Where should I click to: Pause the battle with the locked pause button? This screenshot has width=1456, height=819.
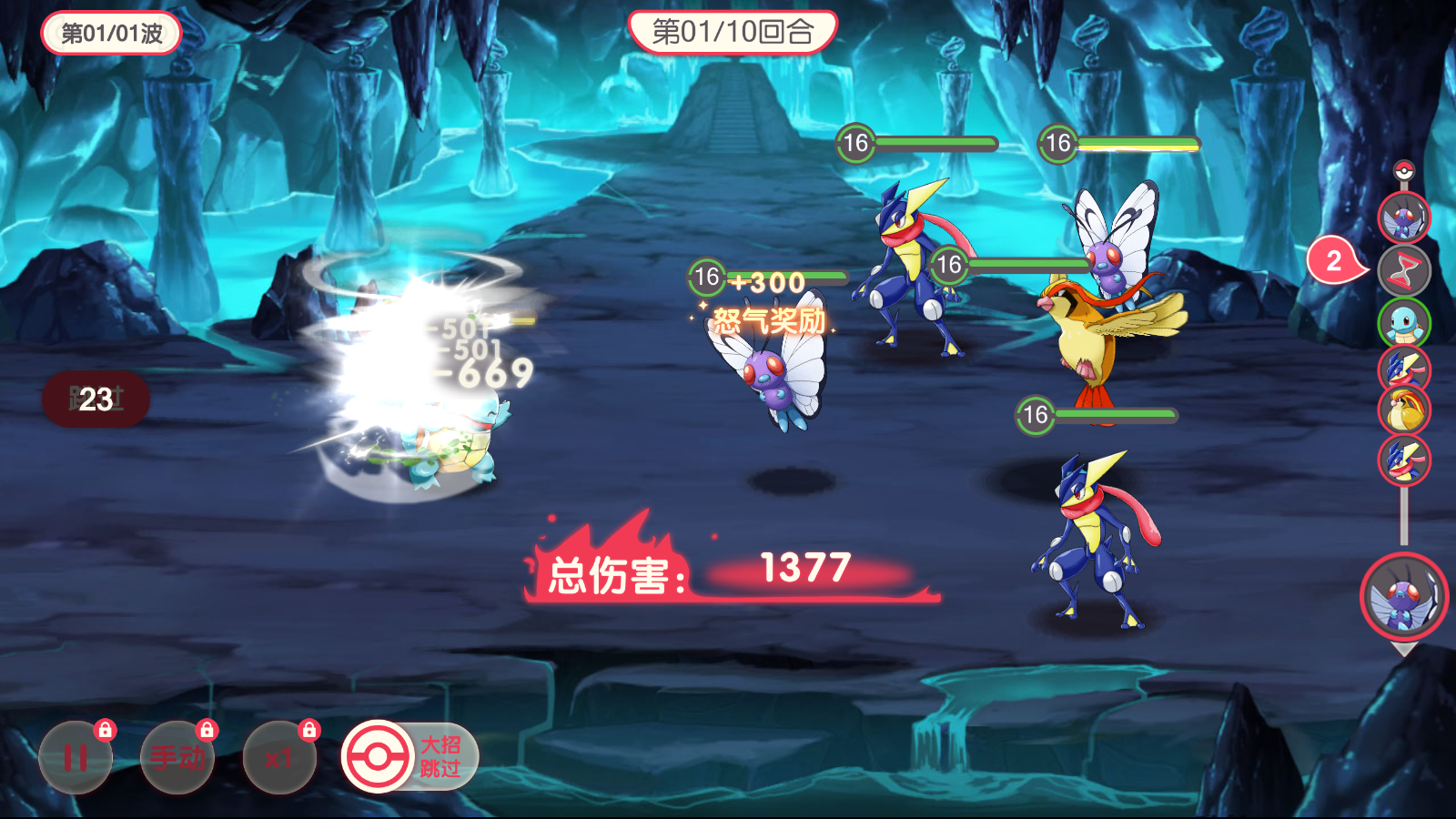tap(76, 757)
